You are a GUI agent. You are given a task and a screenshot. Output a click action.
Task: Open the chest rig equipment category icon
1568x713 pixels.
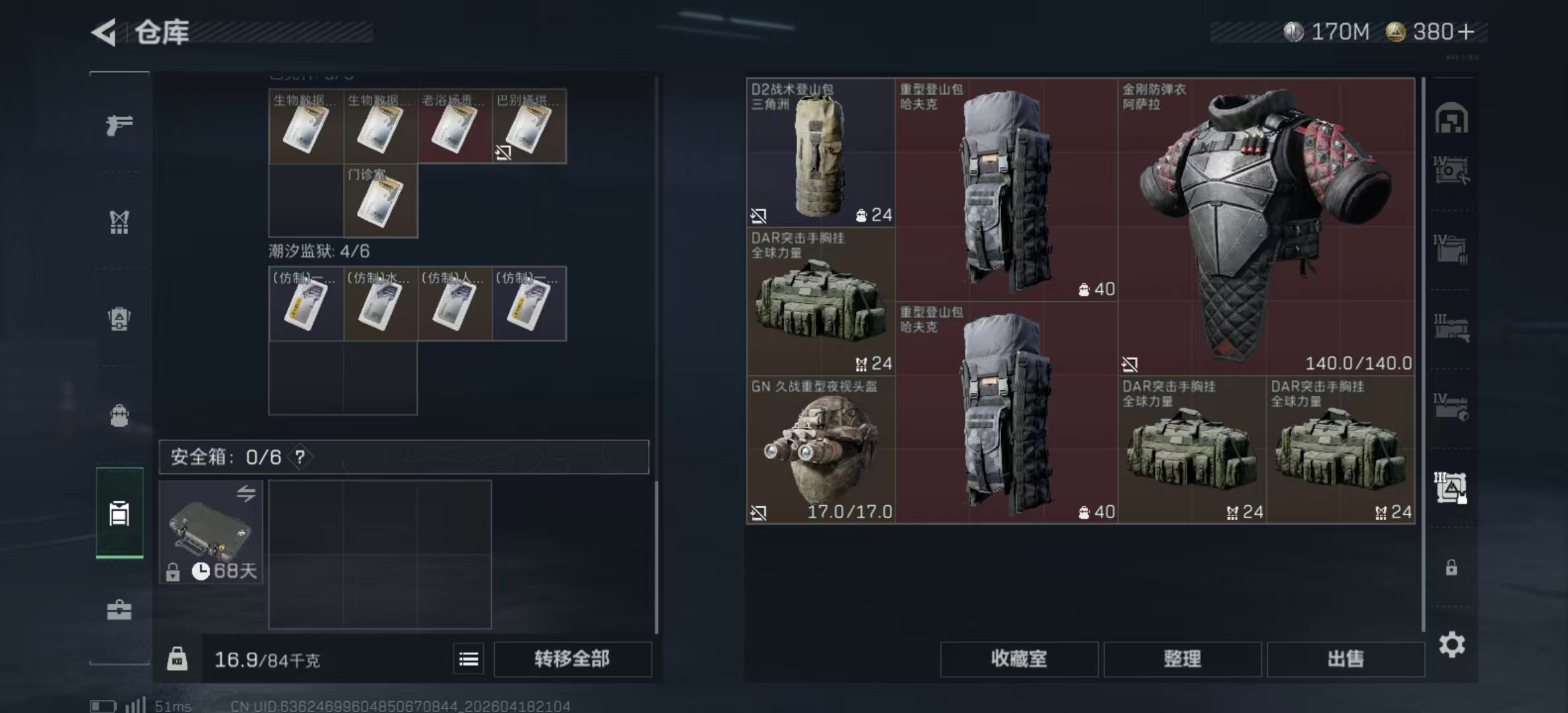[119, 222]
